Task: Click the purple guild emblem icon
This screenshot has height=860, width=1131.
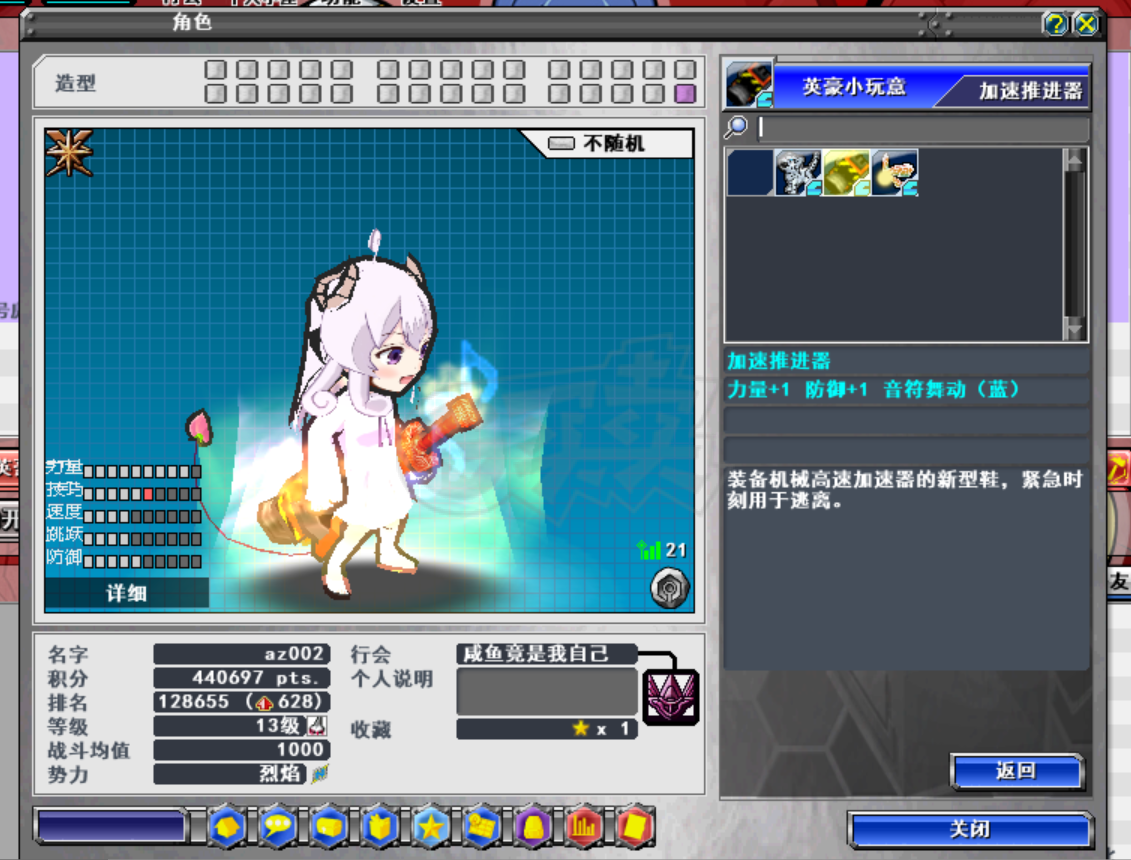Action: coord(670,697)
